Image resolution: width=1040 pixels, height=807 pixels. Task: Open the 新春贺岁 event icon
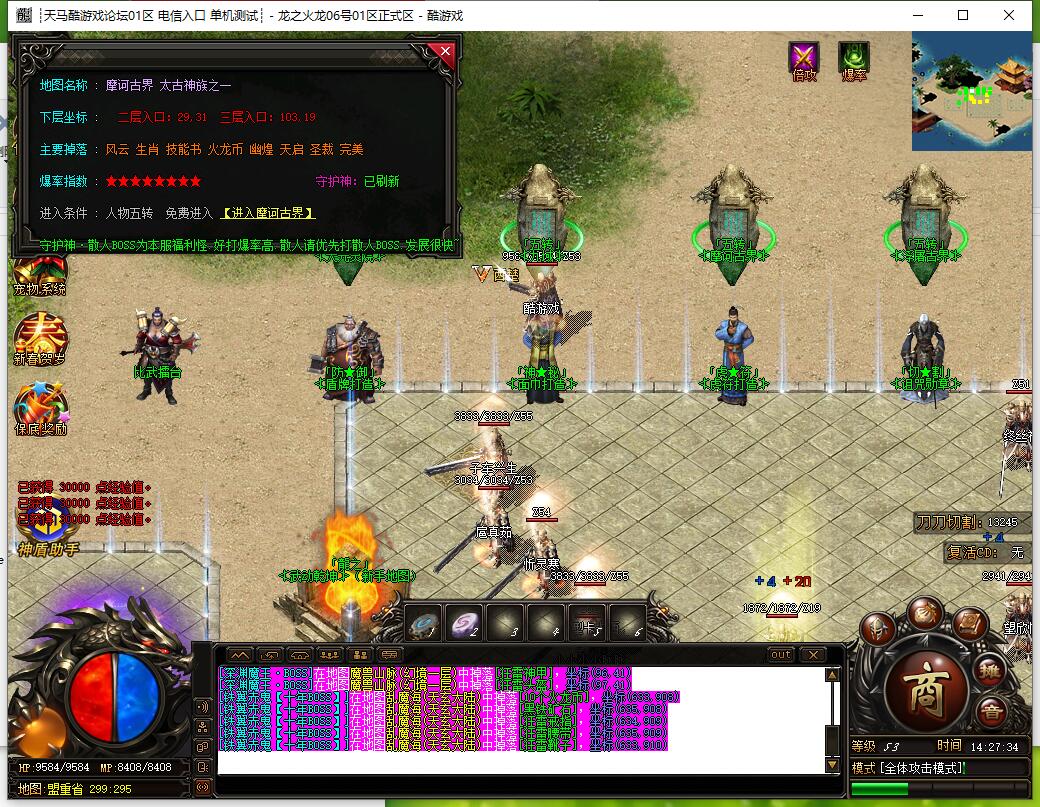(39, 338)
